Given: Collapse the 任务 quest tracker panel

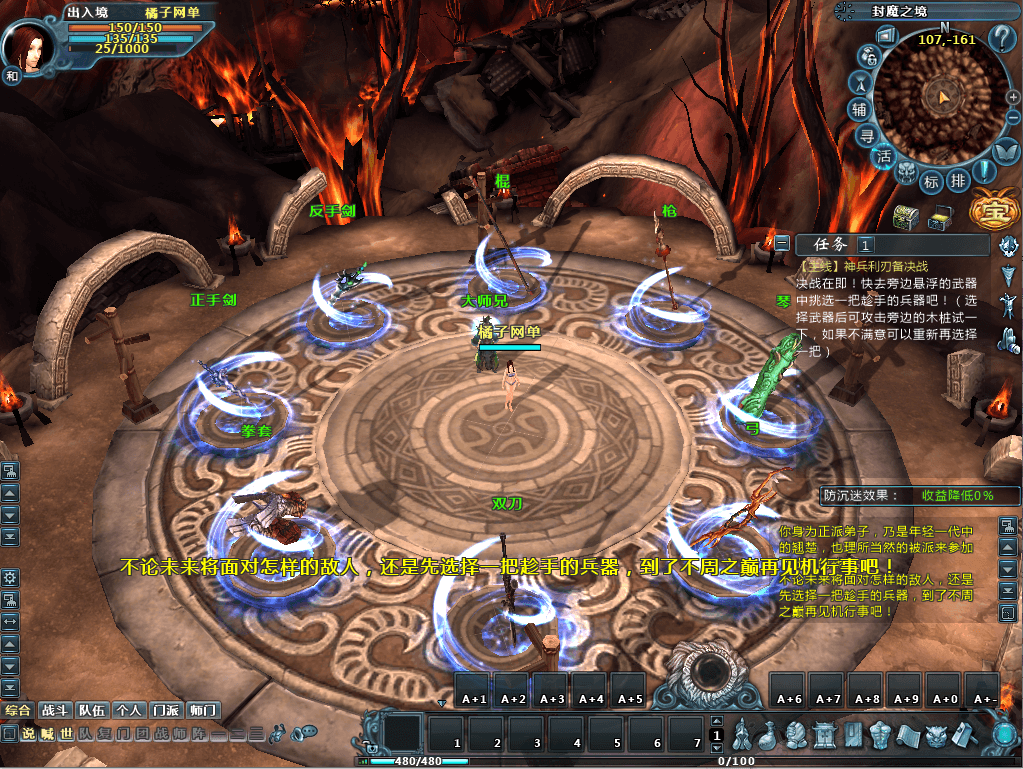Looking at the screenshot, I should click(x=782, y=243).
